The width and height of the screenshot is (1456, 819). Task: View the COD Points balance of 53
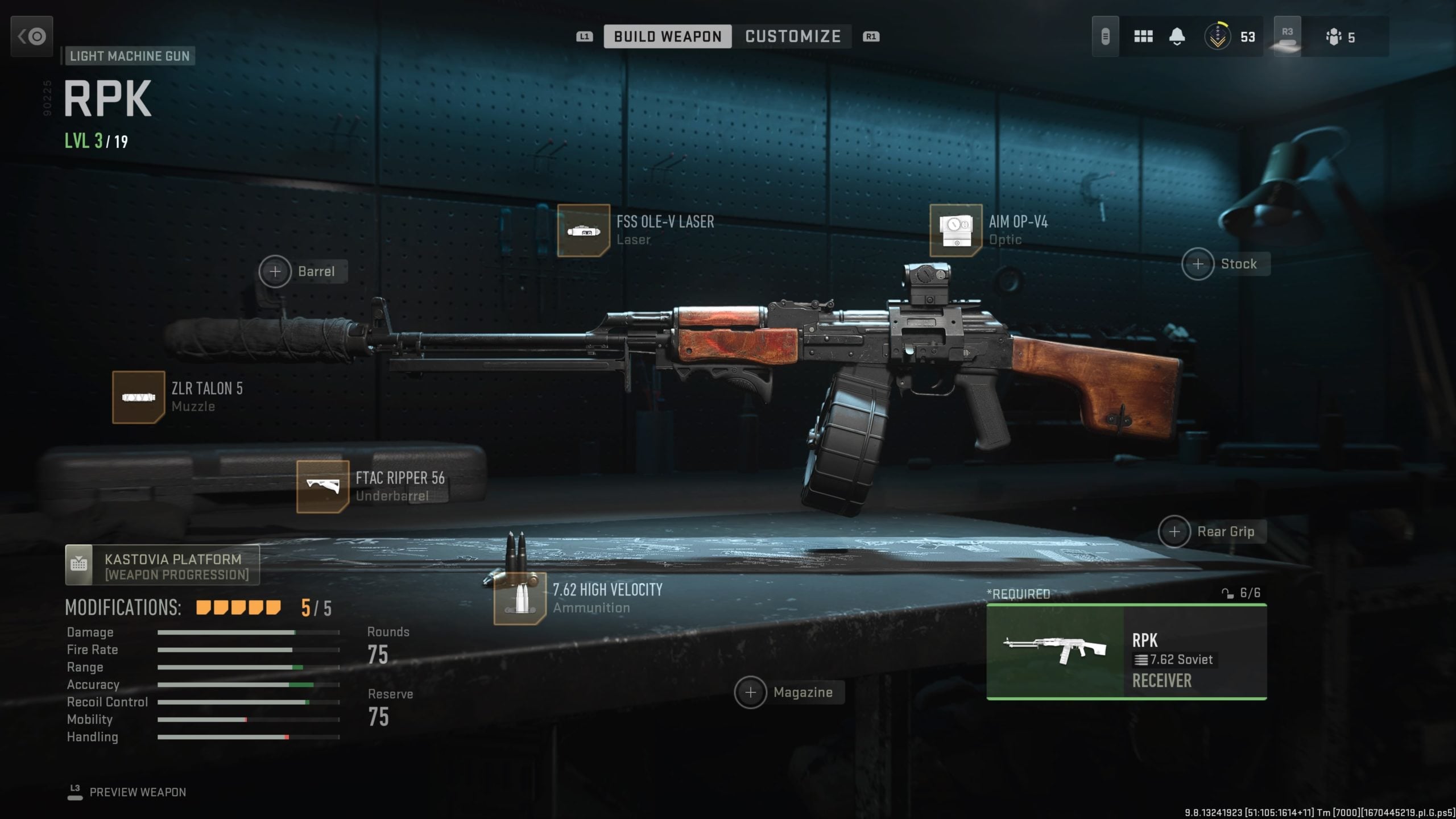point(1229,36)
